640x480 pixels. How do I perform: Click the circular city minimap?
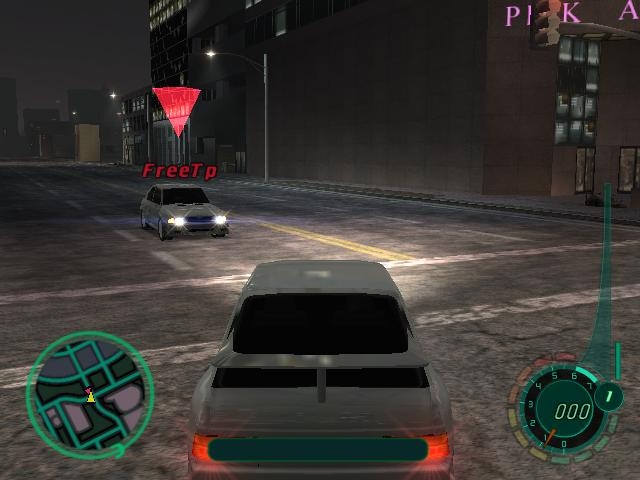[x=90, y=393]
